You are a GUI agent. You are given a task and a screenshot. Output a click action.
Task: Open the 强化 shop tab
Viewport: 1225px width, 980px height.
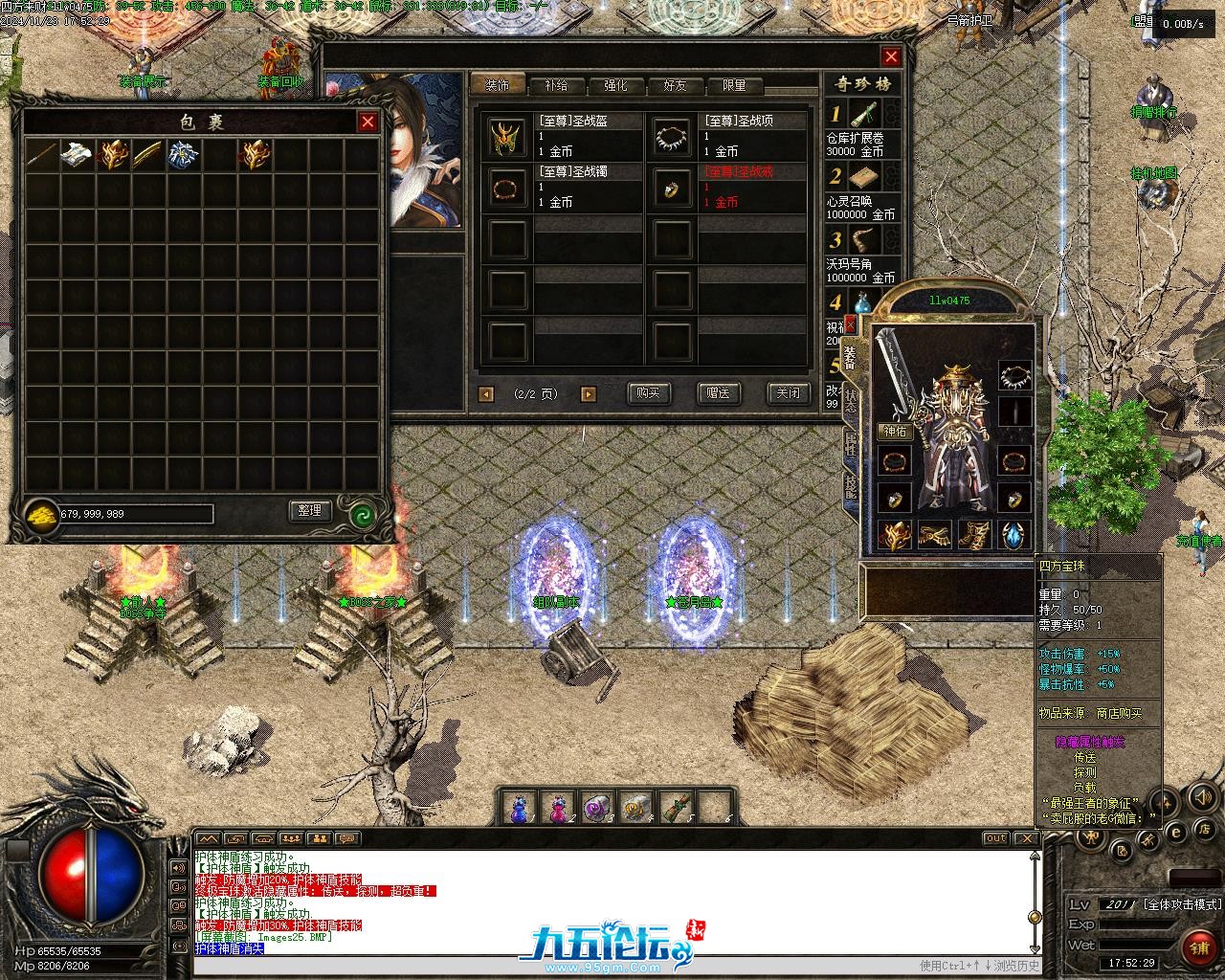click(615, 85)
